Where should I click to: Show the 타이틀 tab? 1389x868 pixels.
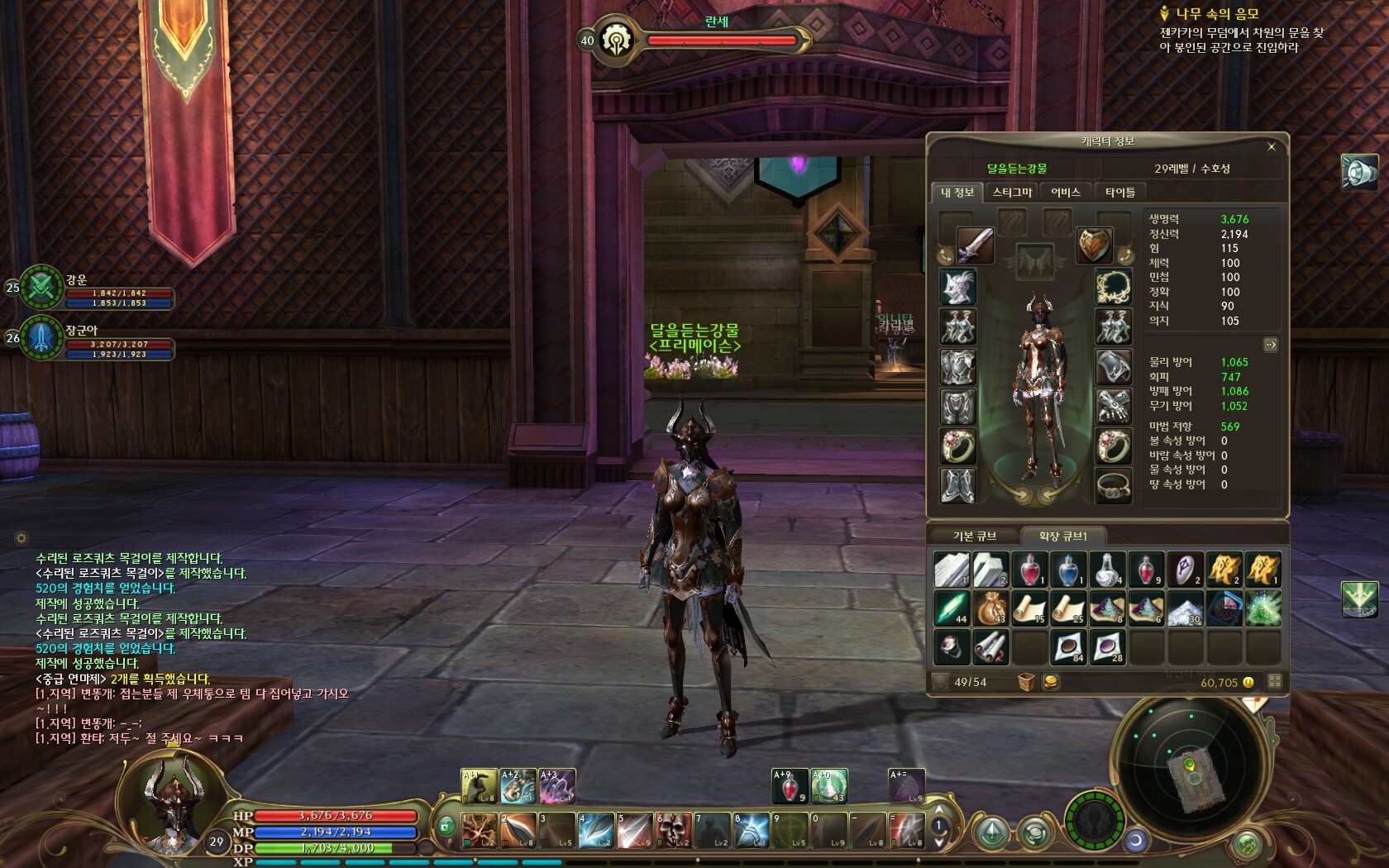1120,192
